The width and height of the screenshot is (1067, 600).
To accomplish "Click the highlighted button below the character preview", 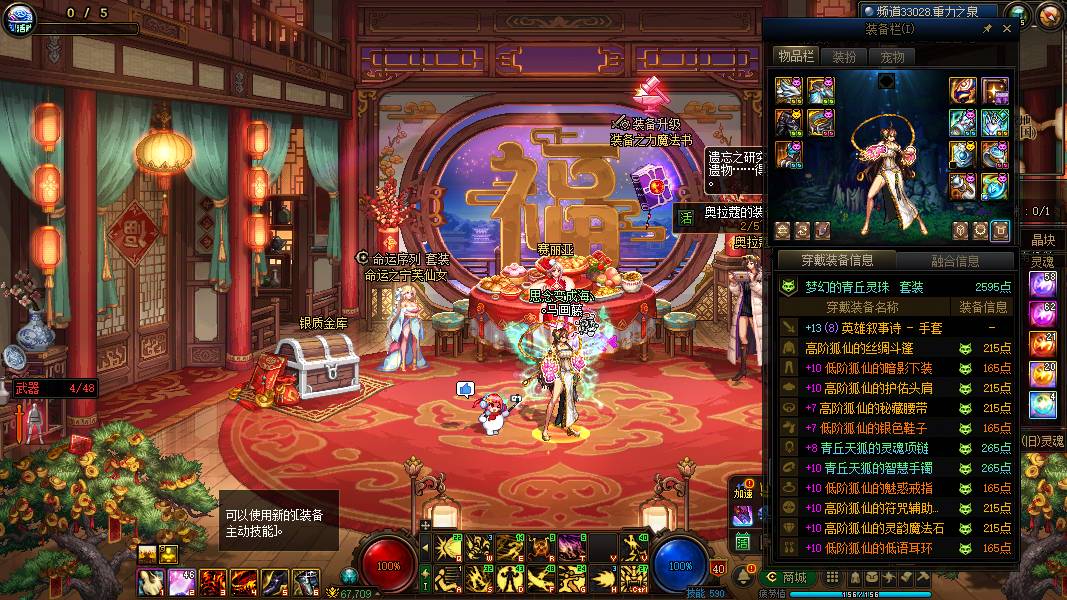I will 999,231.
